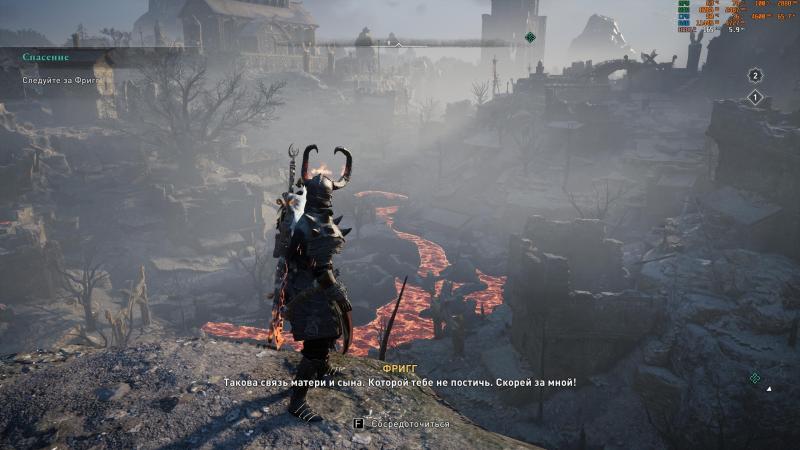This screenshot has width=800, height=450.
Task: Click the diamond badge showing number 1
Action: [755, 97]
